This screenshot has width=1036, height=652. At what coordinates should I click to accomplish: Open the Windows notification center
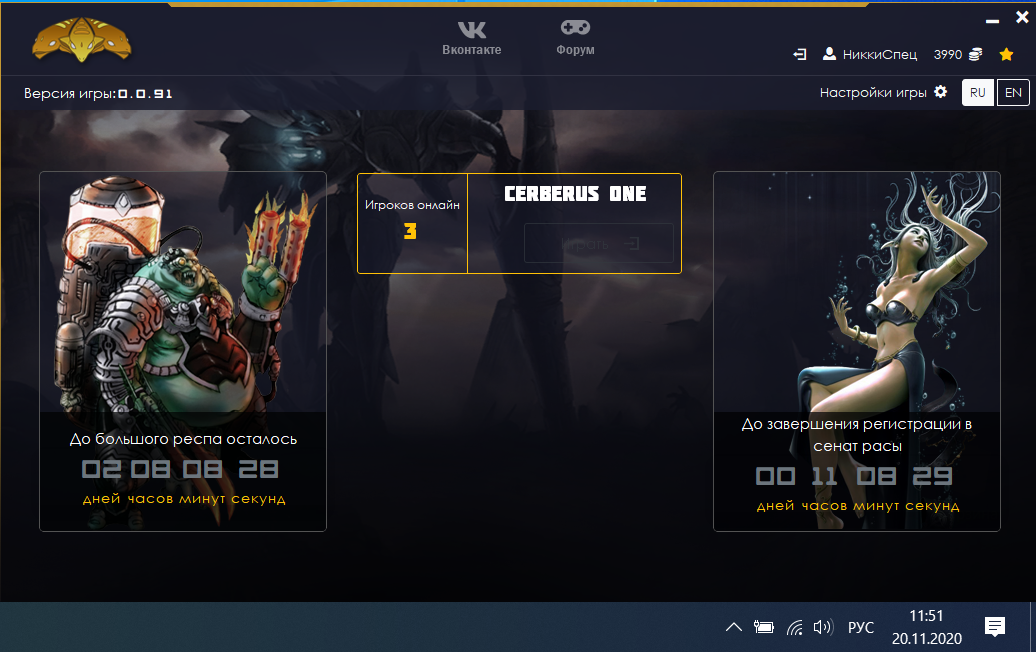(995, 627)
